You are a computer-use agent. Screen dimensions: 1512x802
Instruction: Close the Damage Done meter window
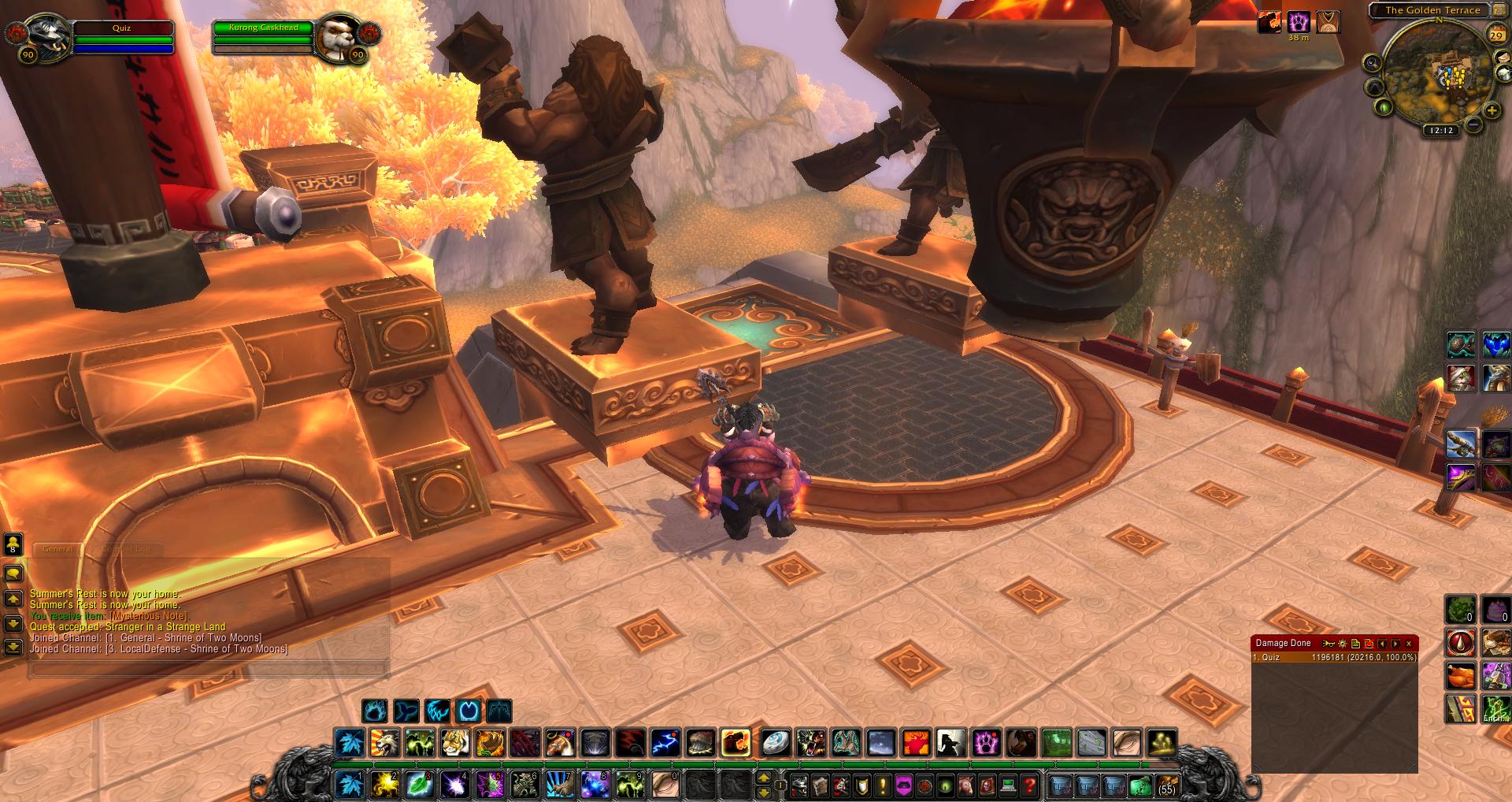click(x=1409, y=644)
